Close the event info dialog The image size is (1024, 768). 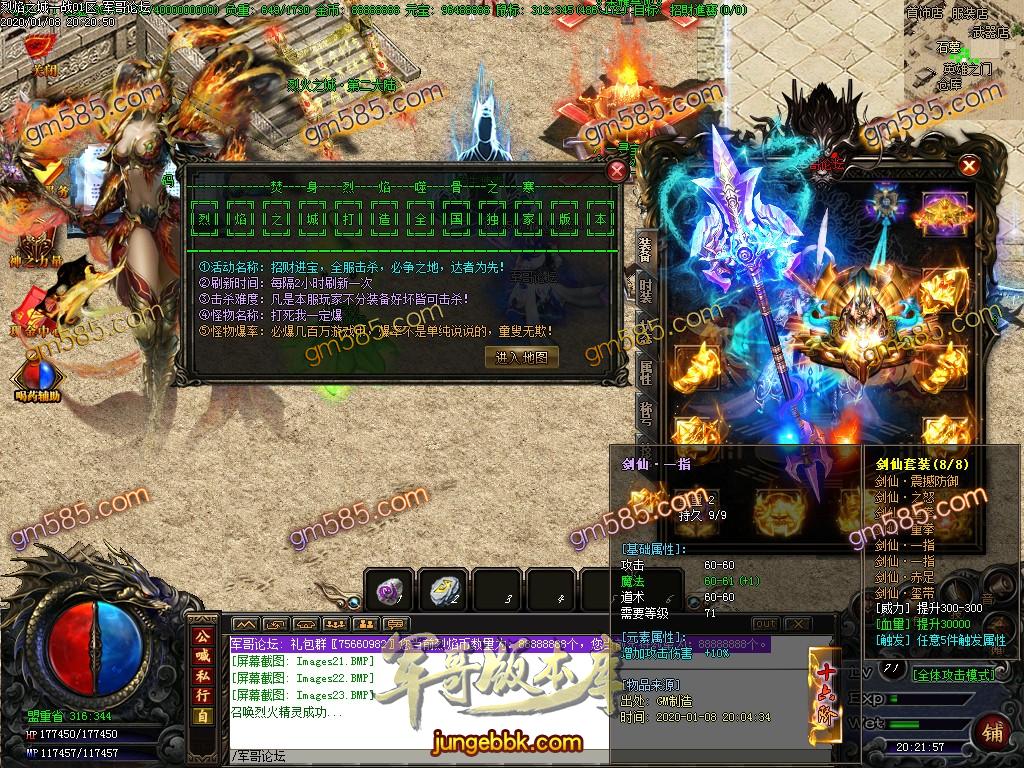coord(616,171)
